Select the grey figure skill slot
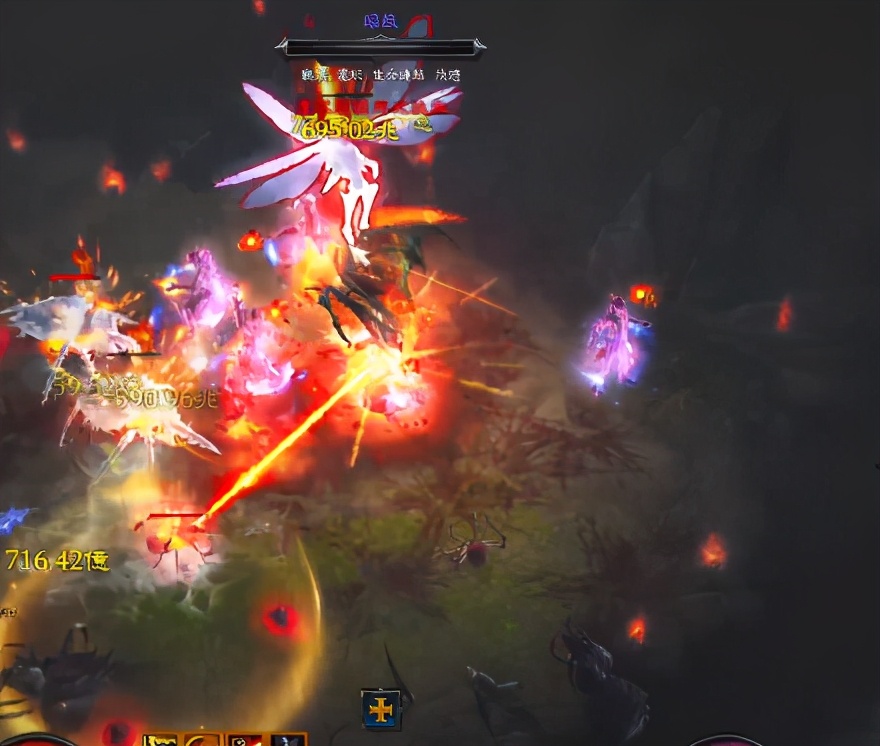880x746 pixels. pos(288,740)
